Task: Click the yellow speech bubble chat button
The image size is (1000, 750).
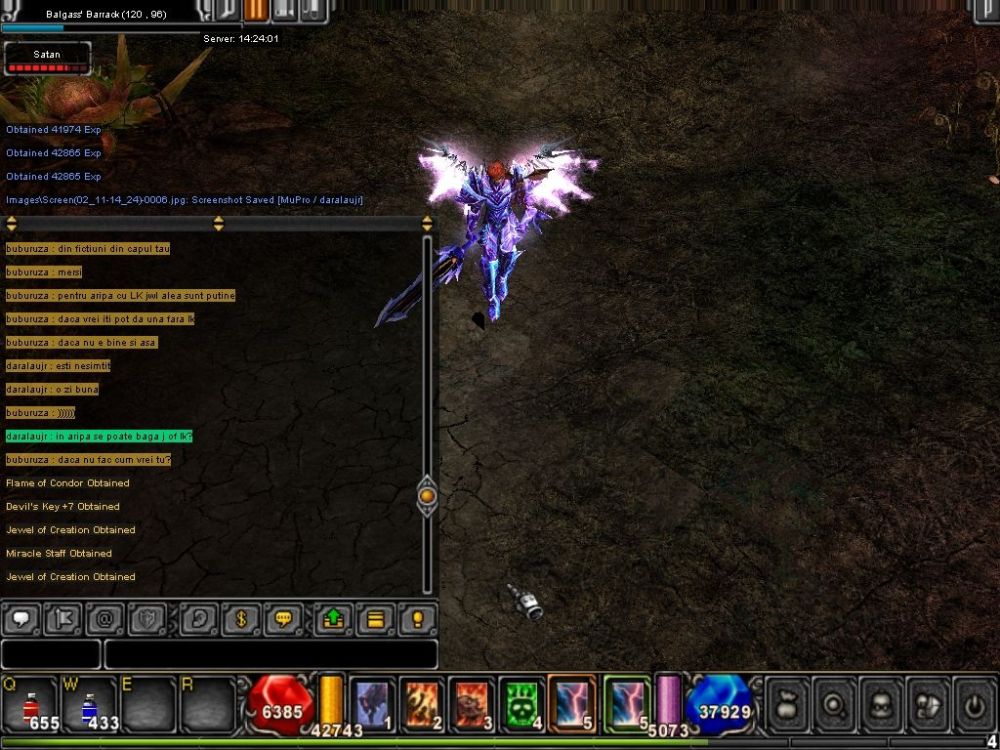Action: pos(284,620)
